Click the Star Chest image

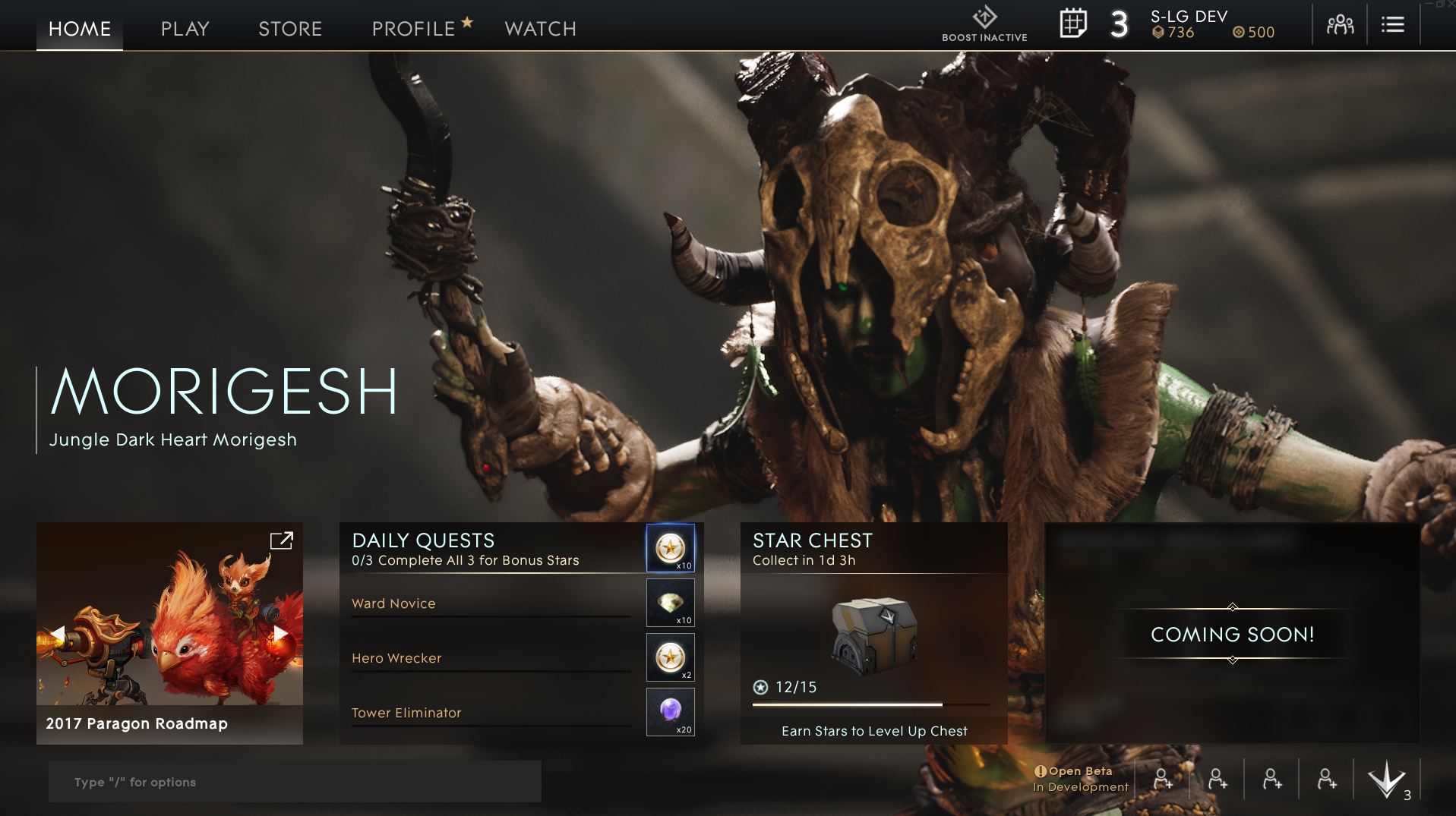(x=875, y=635)
